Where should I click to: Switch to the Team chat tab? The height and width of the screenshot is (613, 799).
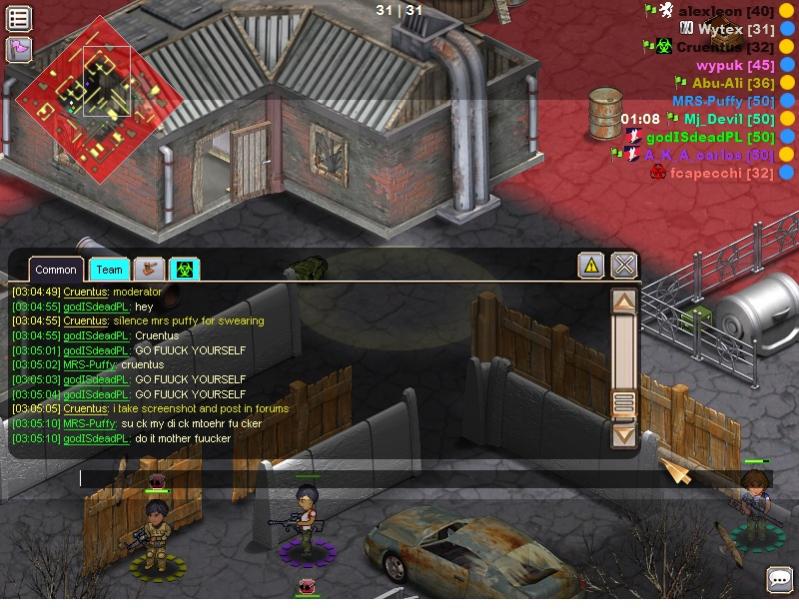(109, 269)
